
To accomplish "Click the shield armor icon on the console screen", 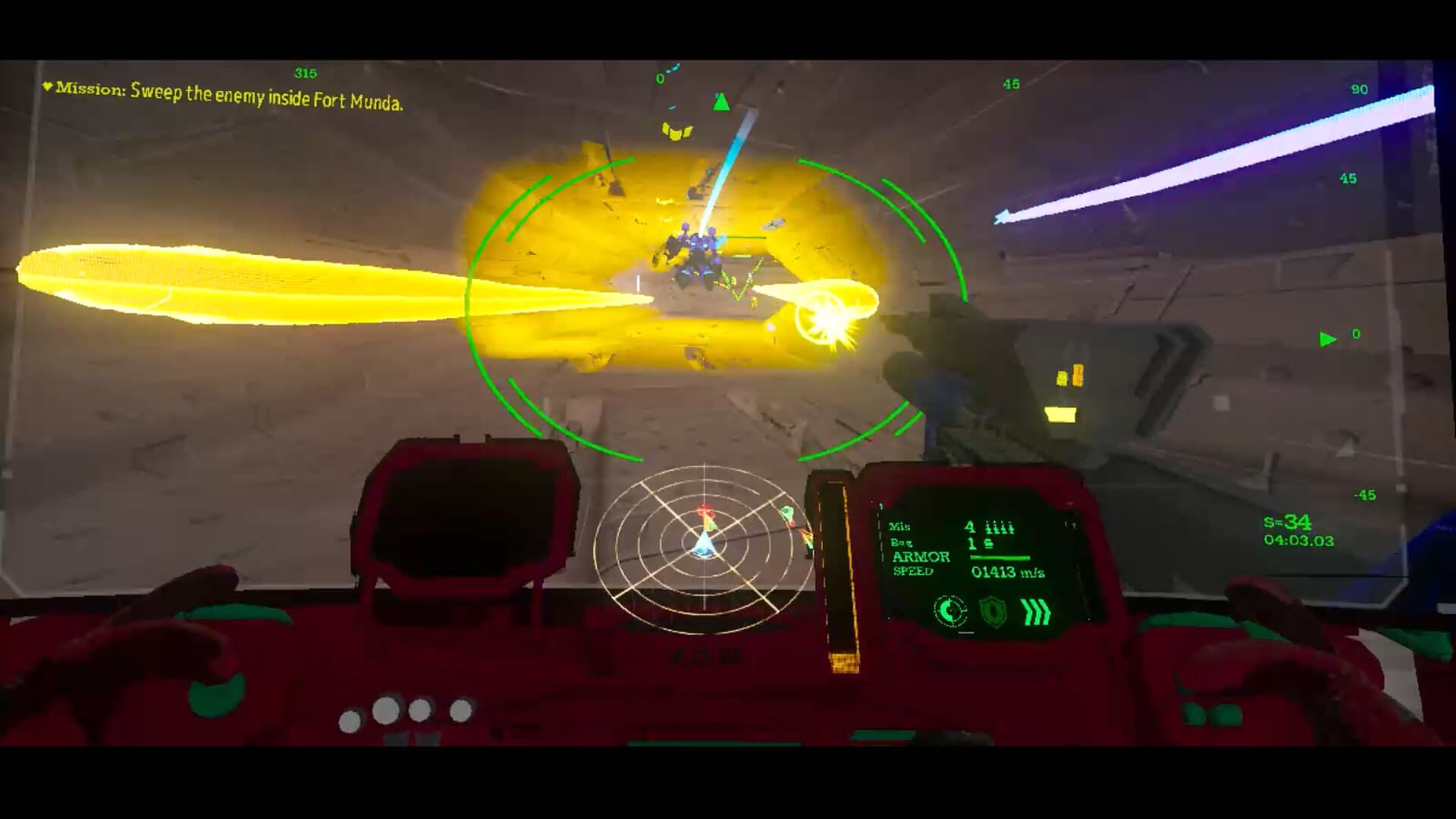I will (991, 612).
